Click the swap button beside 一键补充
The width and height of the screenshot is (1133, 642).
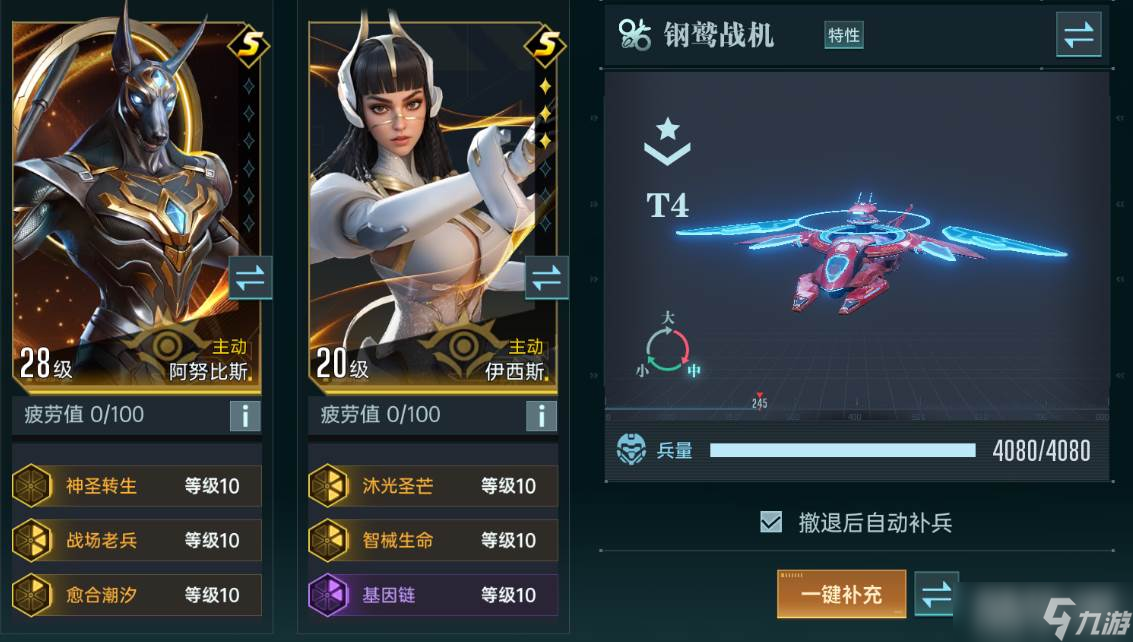click(x=936, y=595)
